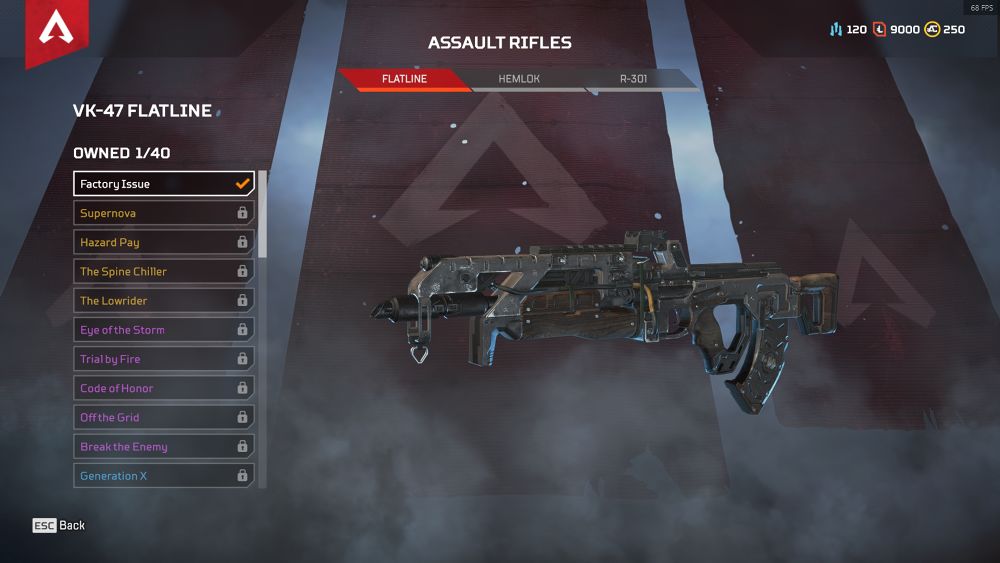Pick The Lowrider skin row
The image size is (1000, 563).
tap(164, 300)
